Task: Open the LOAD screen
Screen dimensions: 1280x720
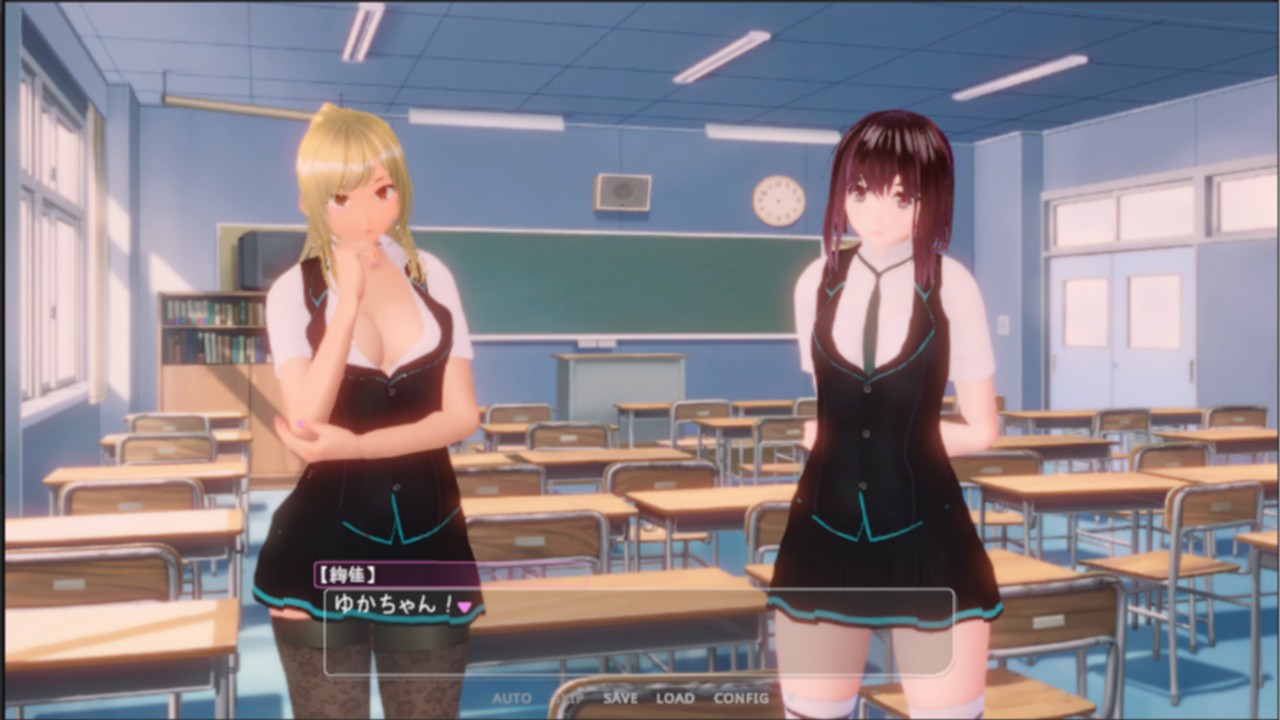Action: coord(675,699)
